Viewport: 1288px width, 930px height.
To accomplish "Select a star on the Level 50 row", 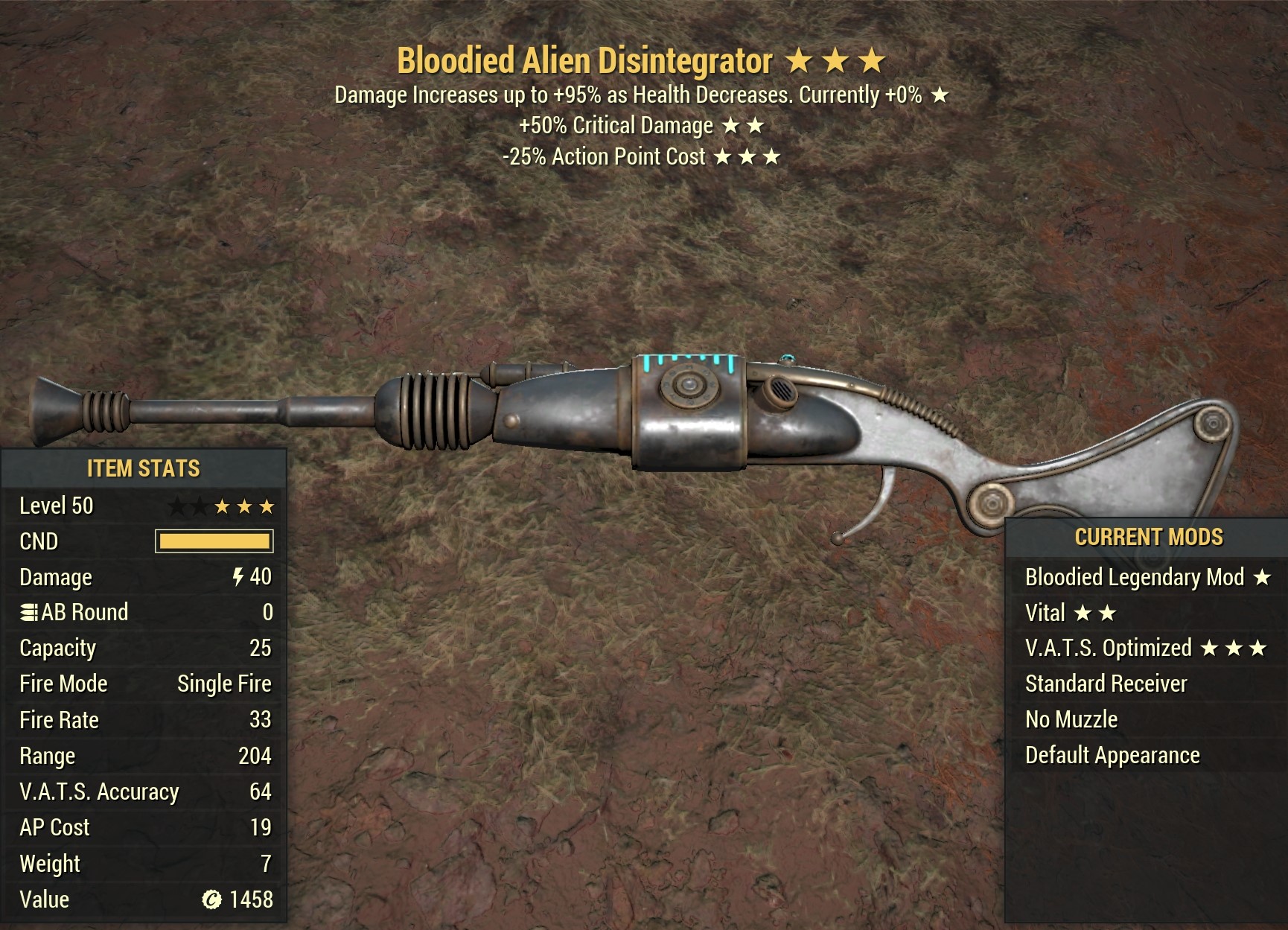I will (x=223, y=506).
